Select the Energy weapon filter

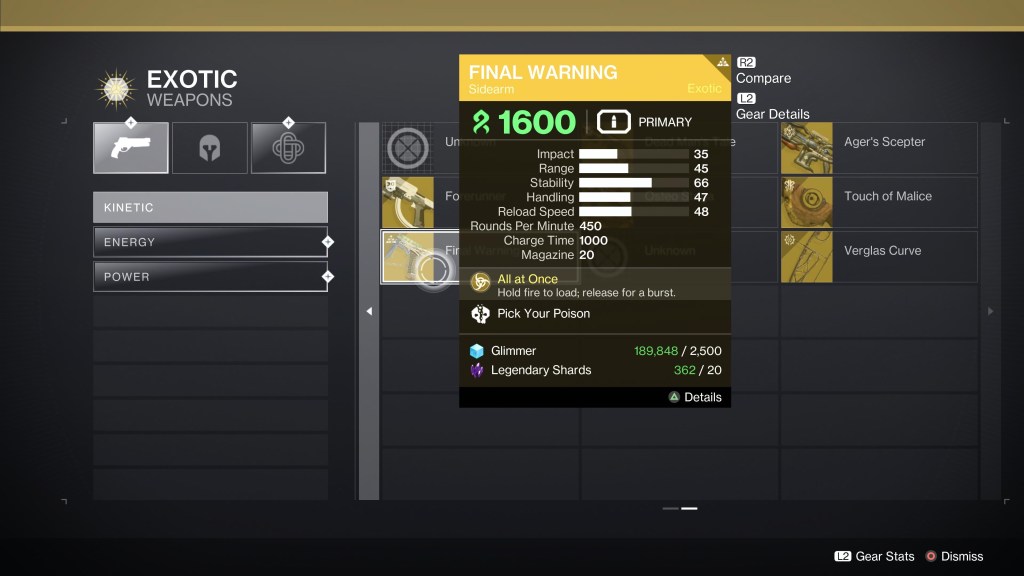[210, 242]
